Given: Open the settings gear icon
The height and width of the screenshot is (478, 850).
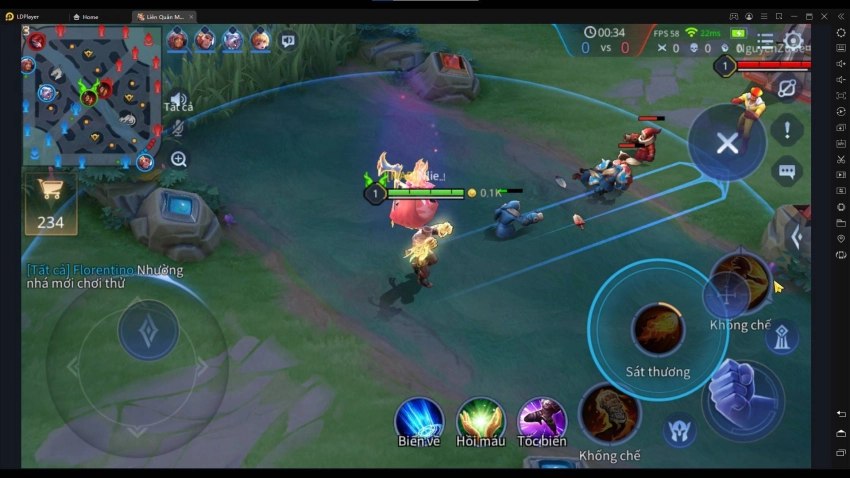Looking at the screenshot, I should point(793,42).
